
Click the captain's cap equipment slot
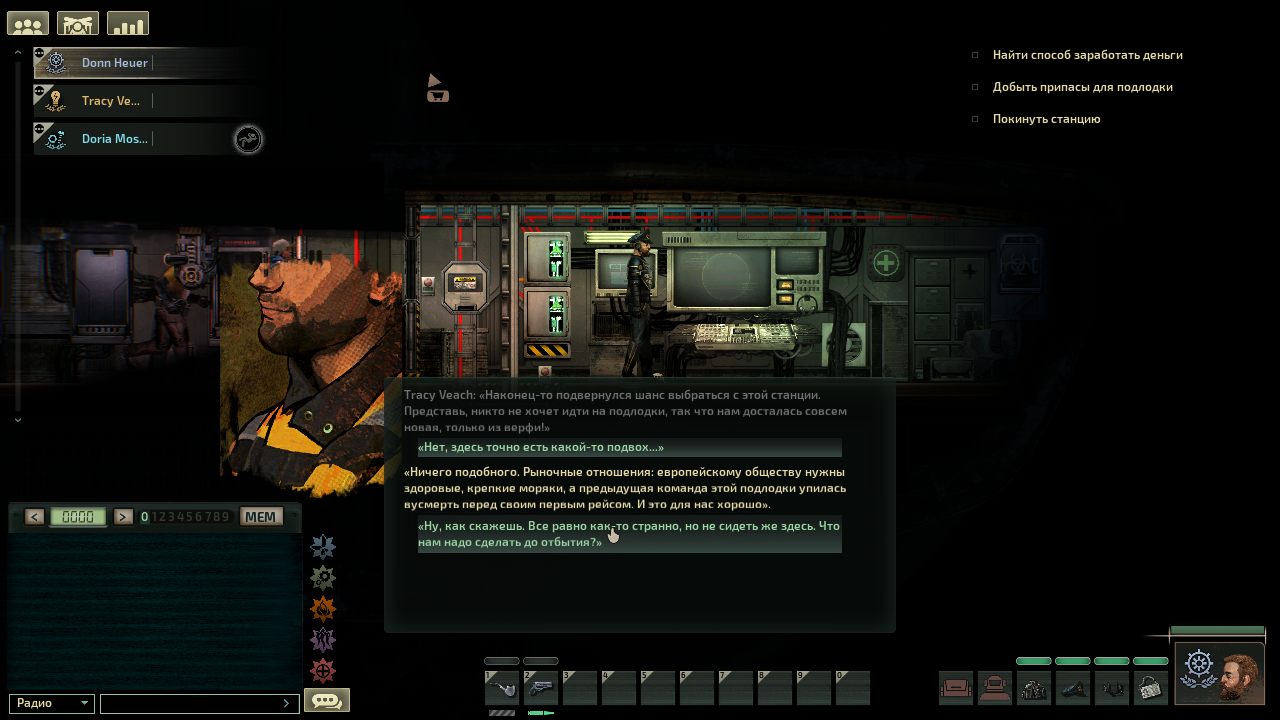[x=1073, y=688]
